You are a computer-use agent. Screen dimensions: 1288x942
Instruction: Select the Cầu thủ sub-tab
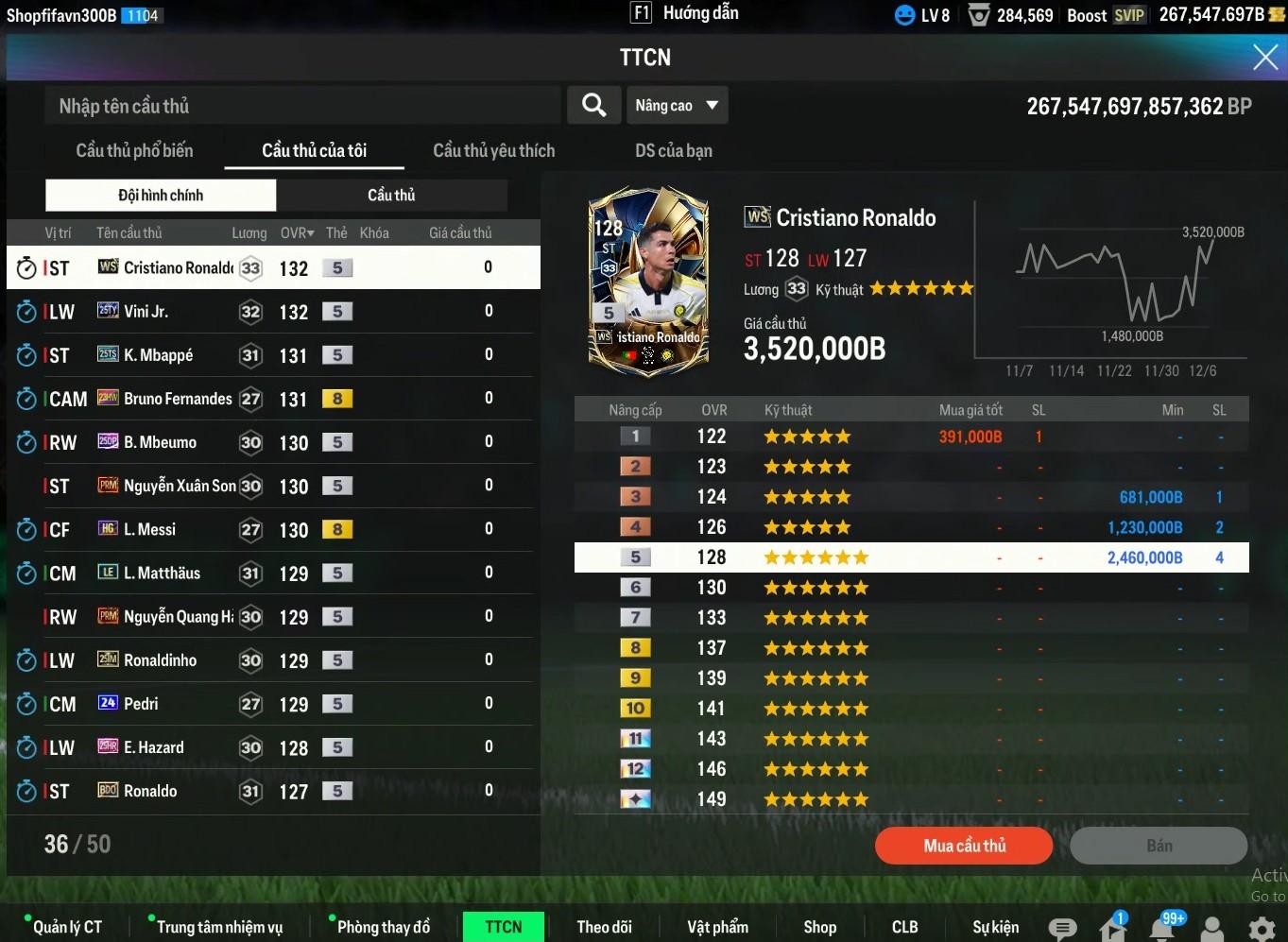pyautogui.click(x=391, y=195)
